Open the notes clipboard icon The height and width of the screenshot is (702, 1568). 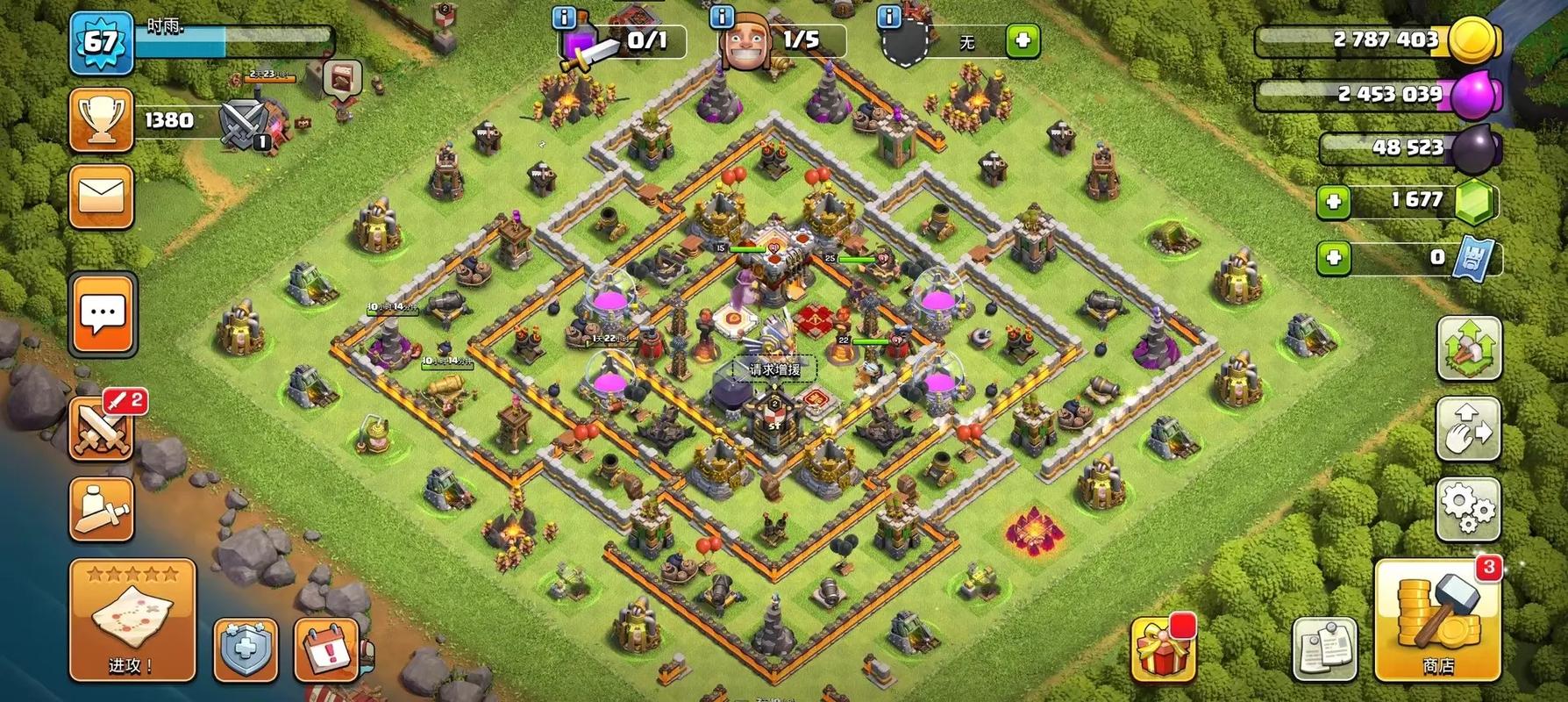(1324, 649)
